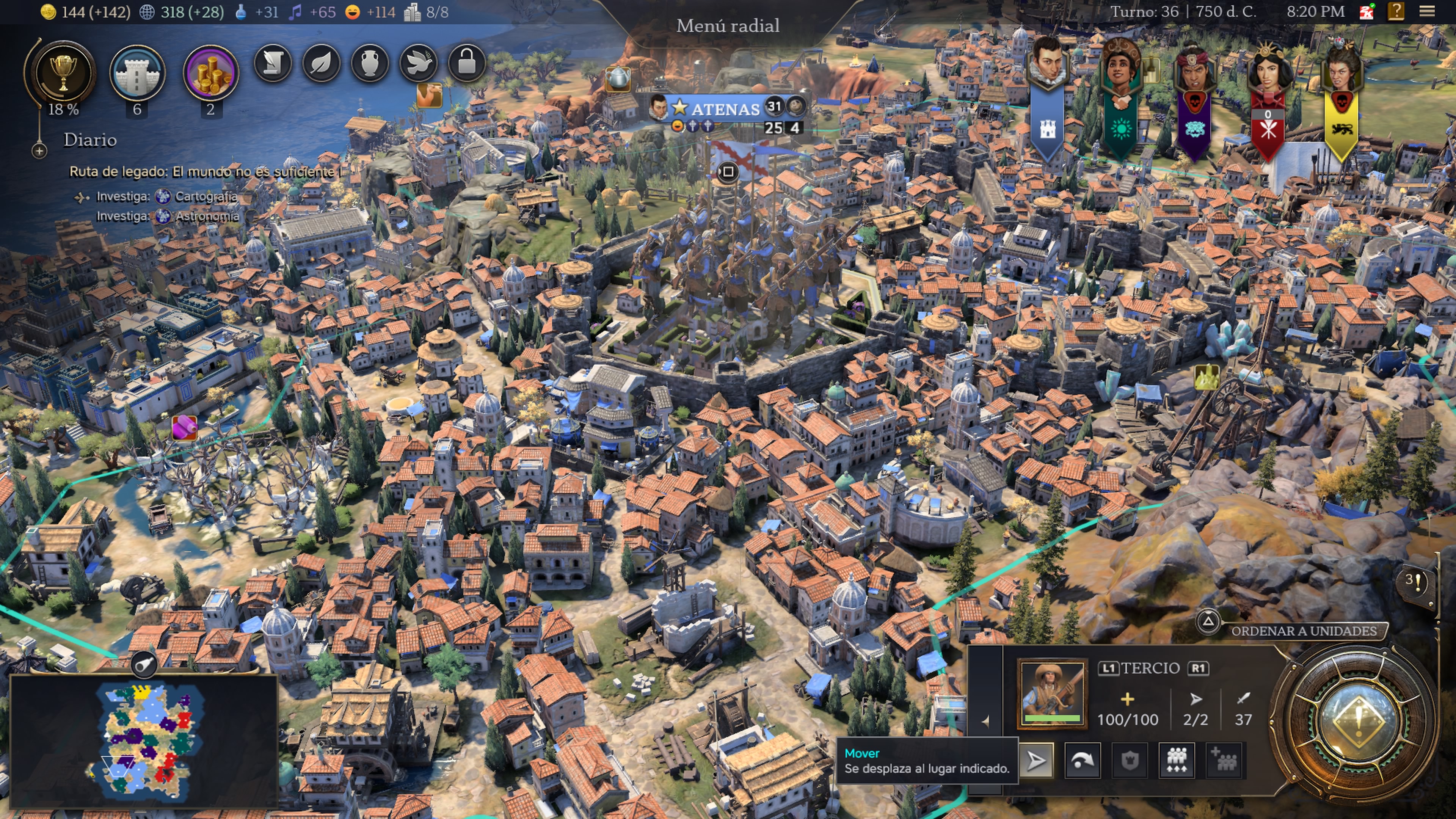Screen dimensions: 1456x819
Task: Activate the Mover arrow unit action
Action: [x=1036, y=760]
